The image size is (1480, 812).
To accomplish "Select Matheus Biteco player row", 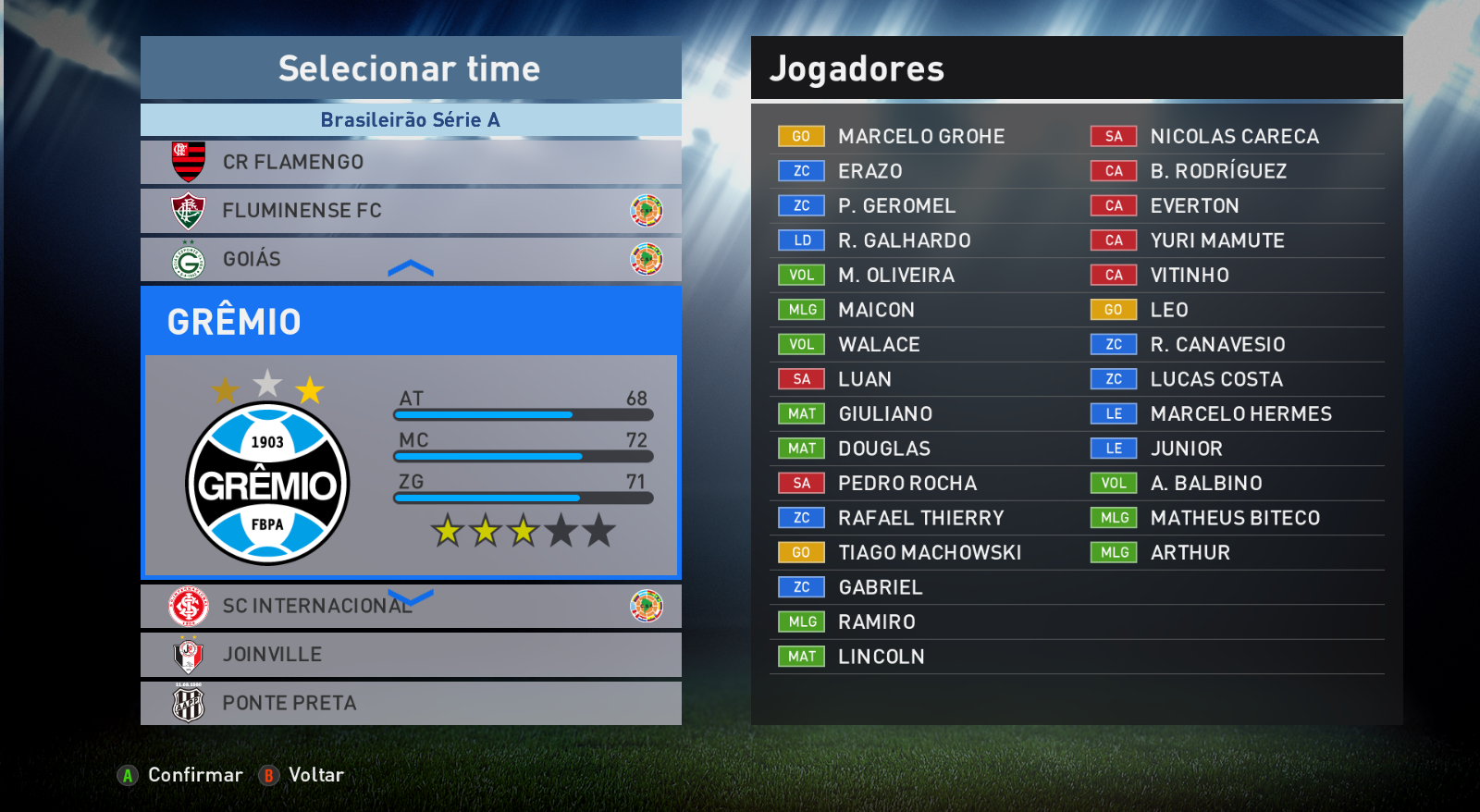I will pyautogui.click(x=1235, y=518).
